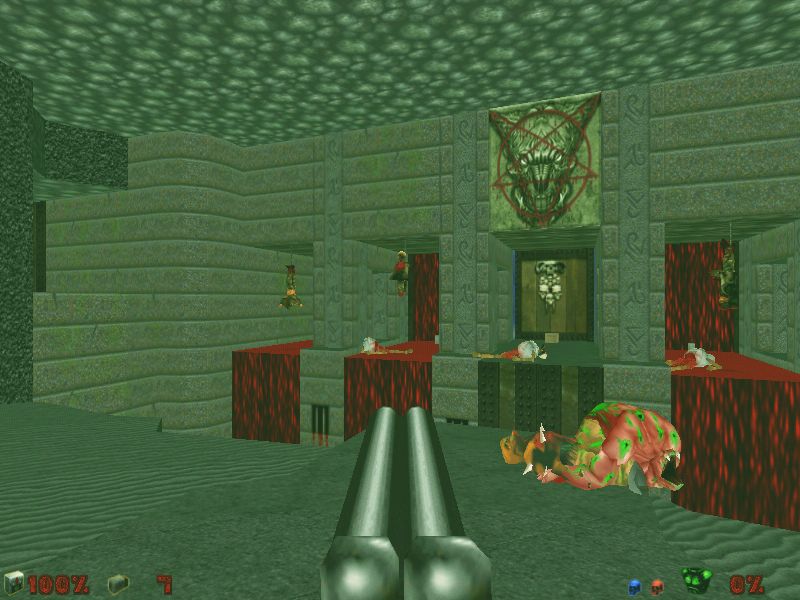Viewport: 800px width, 600px height.
Task: Click the medkit health icon
Action: point(14,583)
